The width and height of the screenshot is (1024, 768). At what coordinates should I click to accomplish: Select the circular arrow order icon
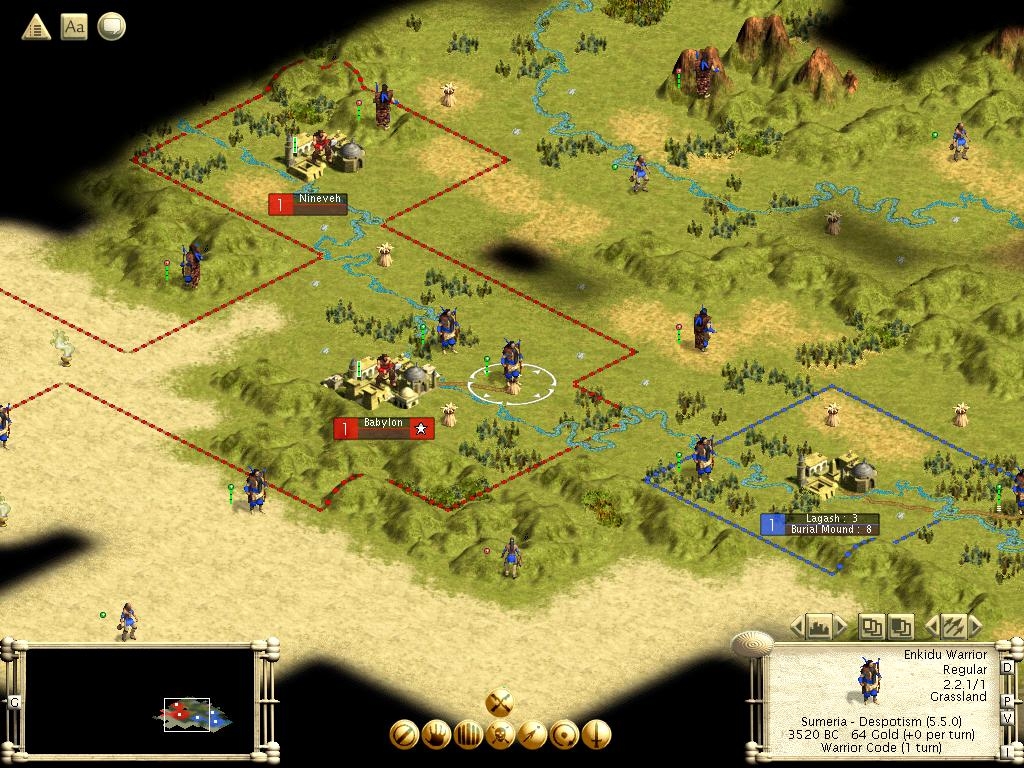pos(564,735)
